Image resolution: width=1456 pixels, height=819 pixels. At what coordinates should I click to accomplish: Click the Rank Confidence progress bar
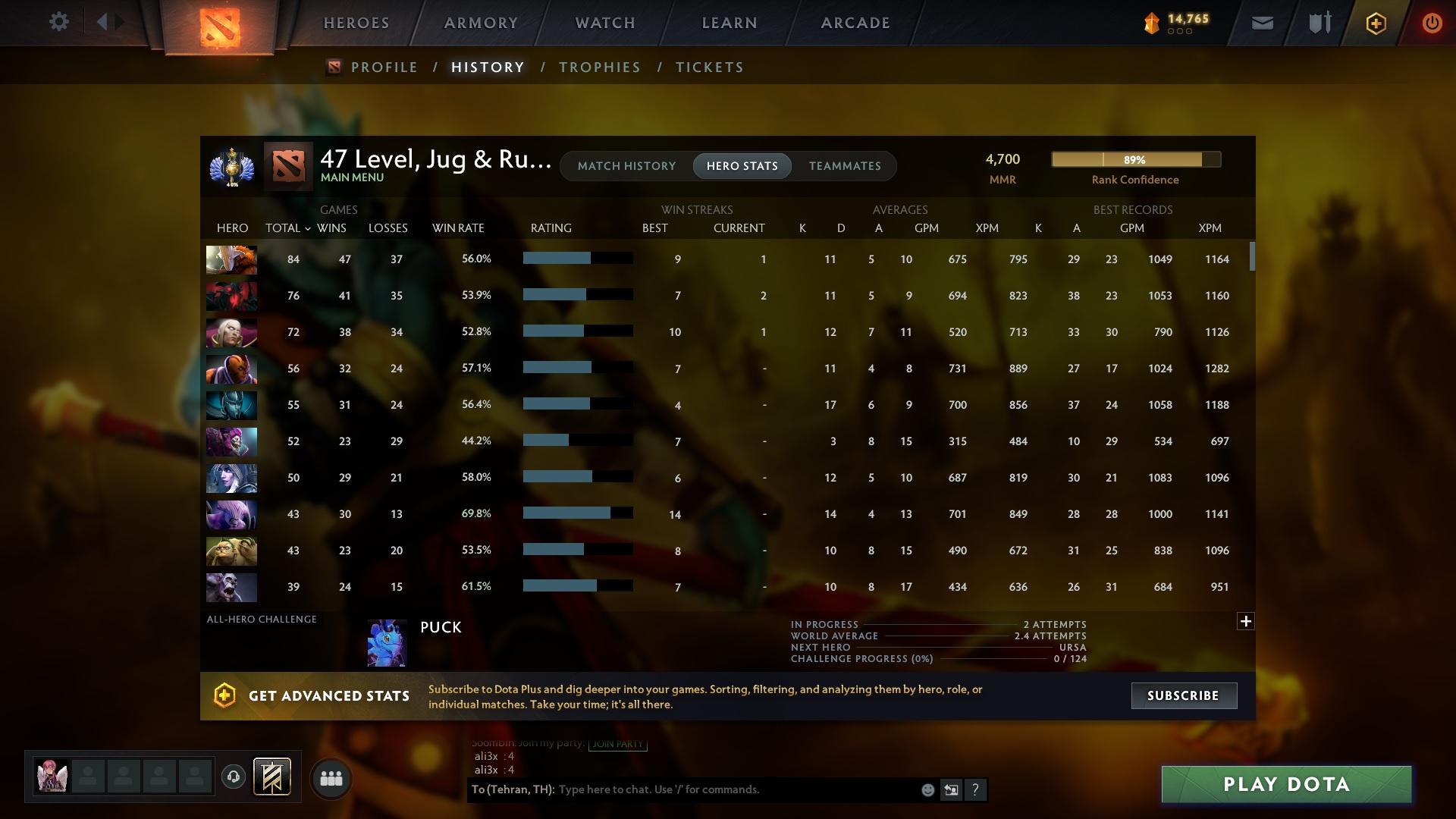click(x=1135, y=159)
